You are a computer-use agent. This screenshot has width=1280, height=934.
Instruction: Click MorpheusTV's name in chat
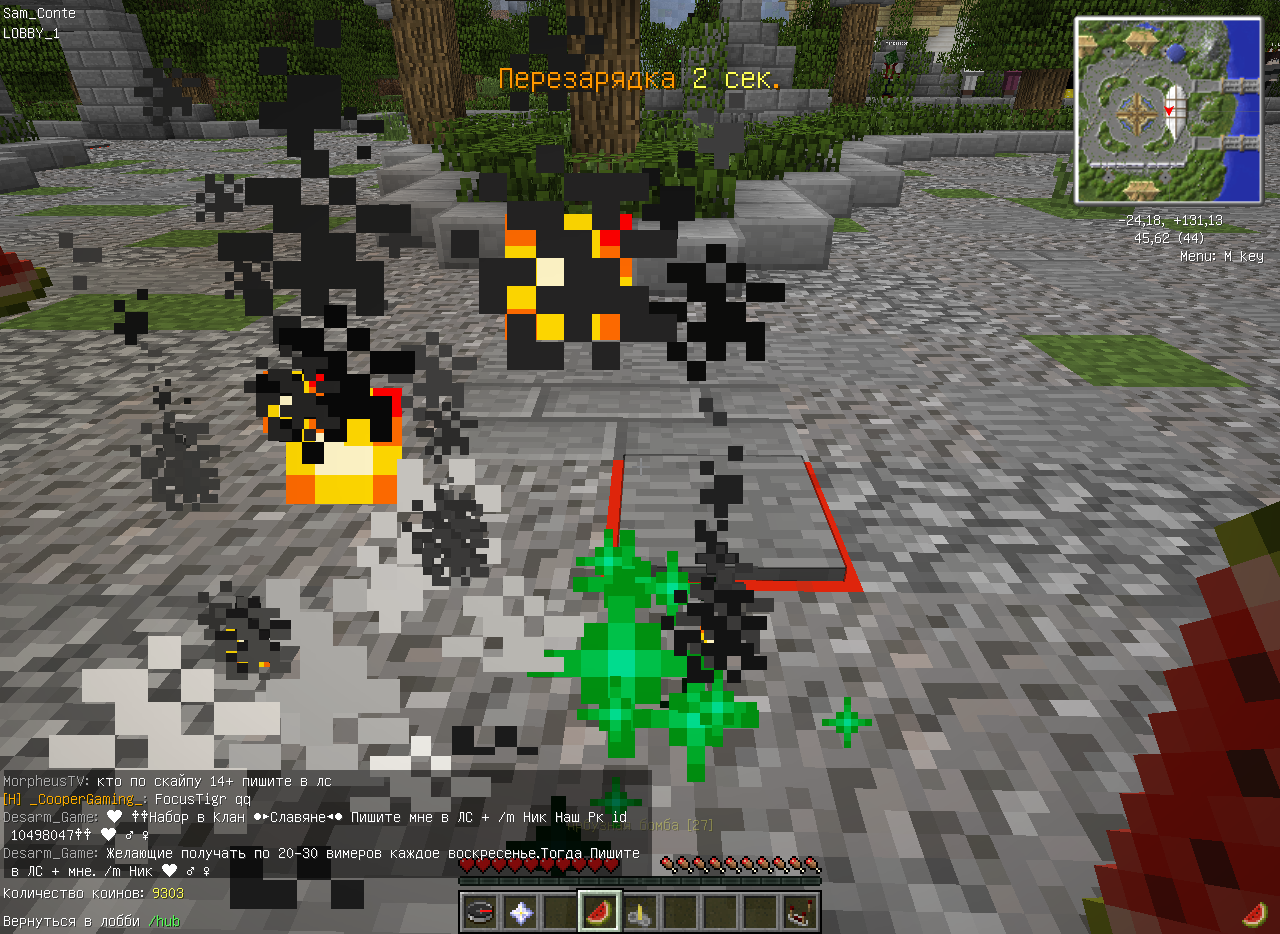43,781
